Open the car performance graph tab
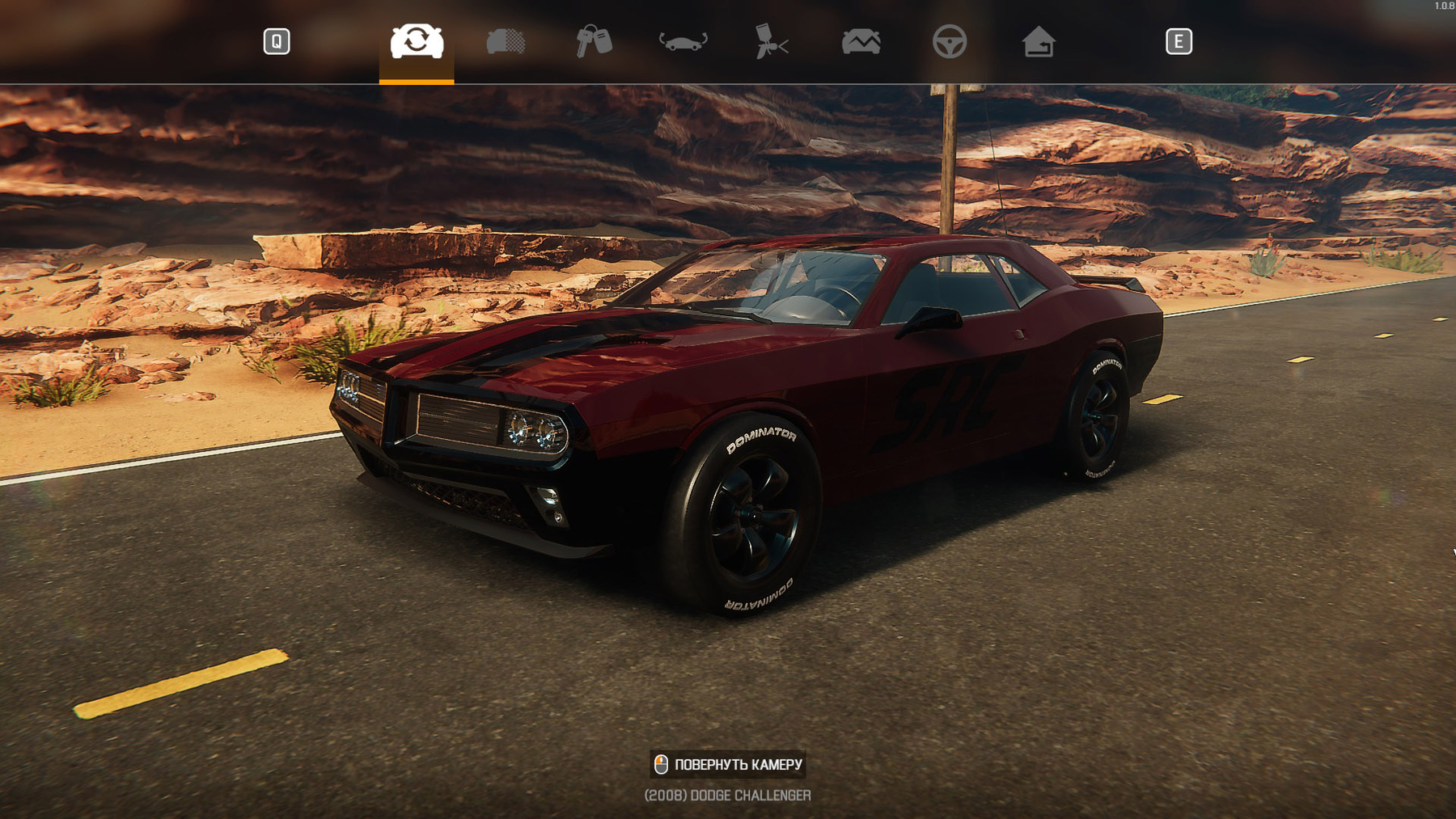1456x819 pixels. (861, 41)
